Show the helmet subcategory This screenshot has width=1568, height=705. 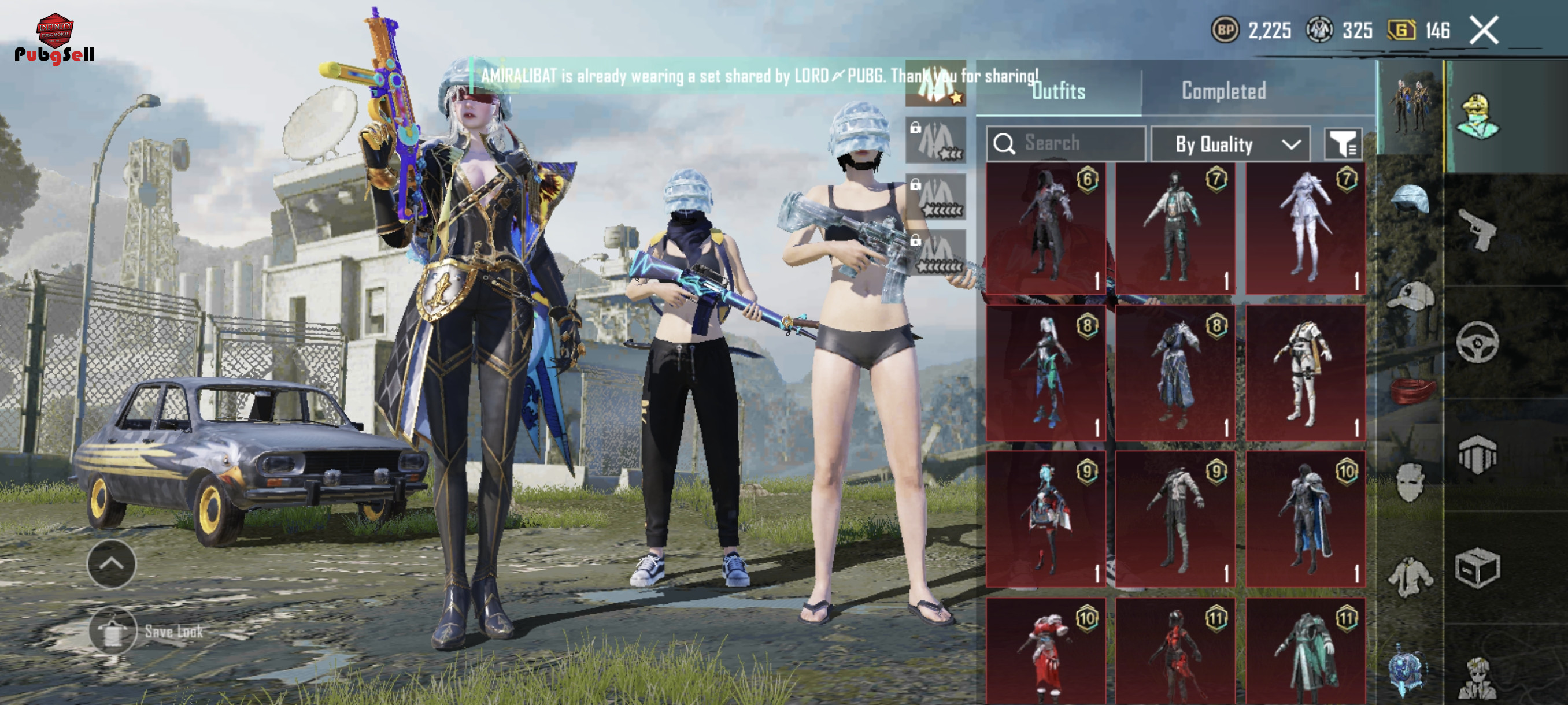click(1410, 199)
